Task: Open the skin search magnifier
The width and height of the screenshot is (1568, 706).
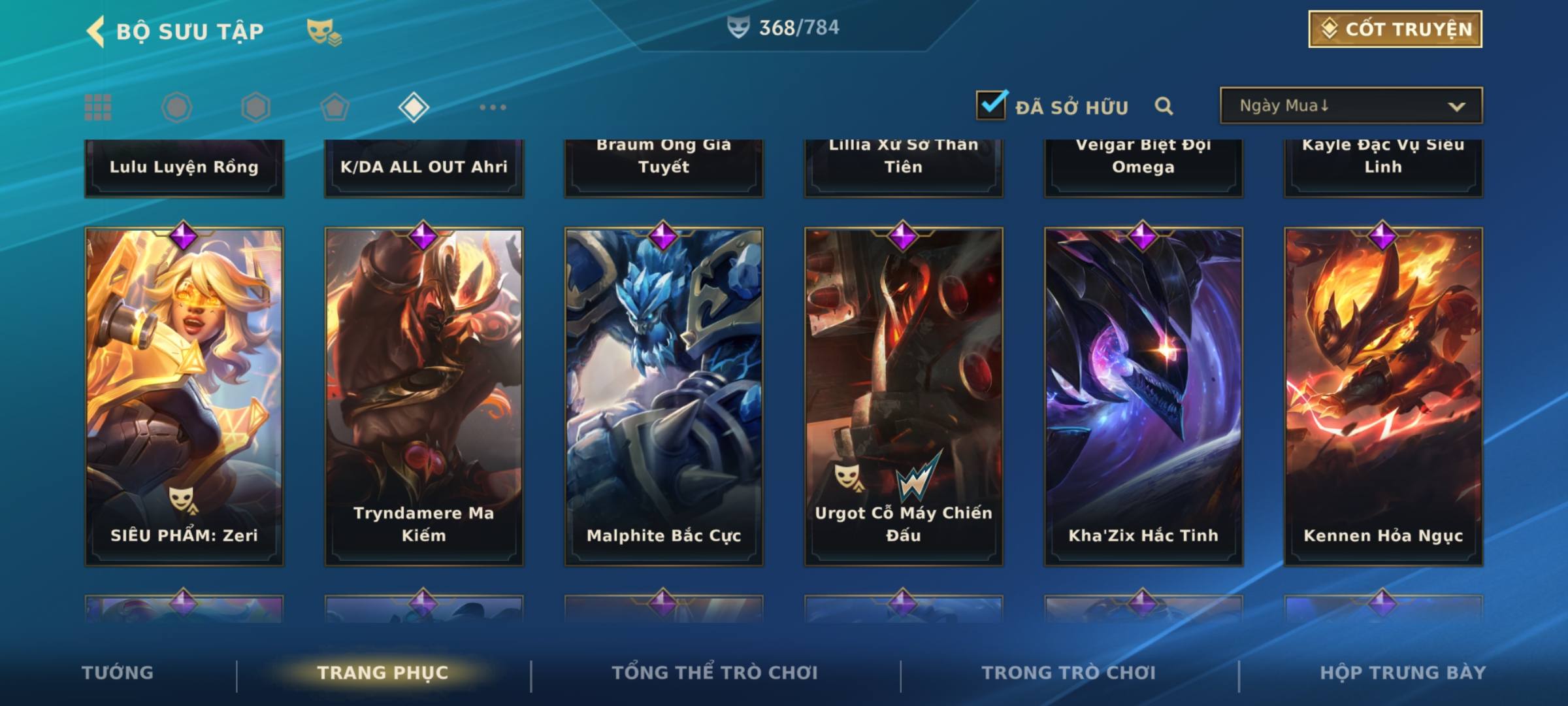Action: [1164, 106]
